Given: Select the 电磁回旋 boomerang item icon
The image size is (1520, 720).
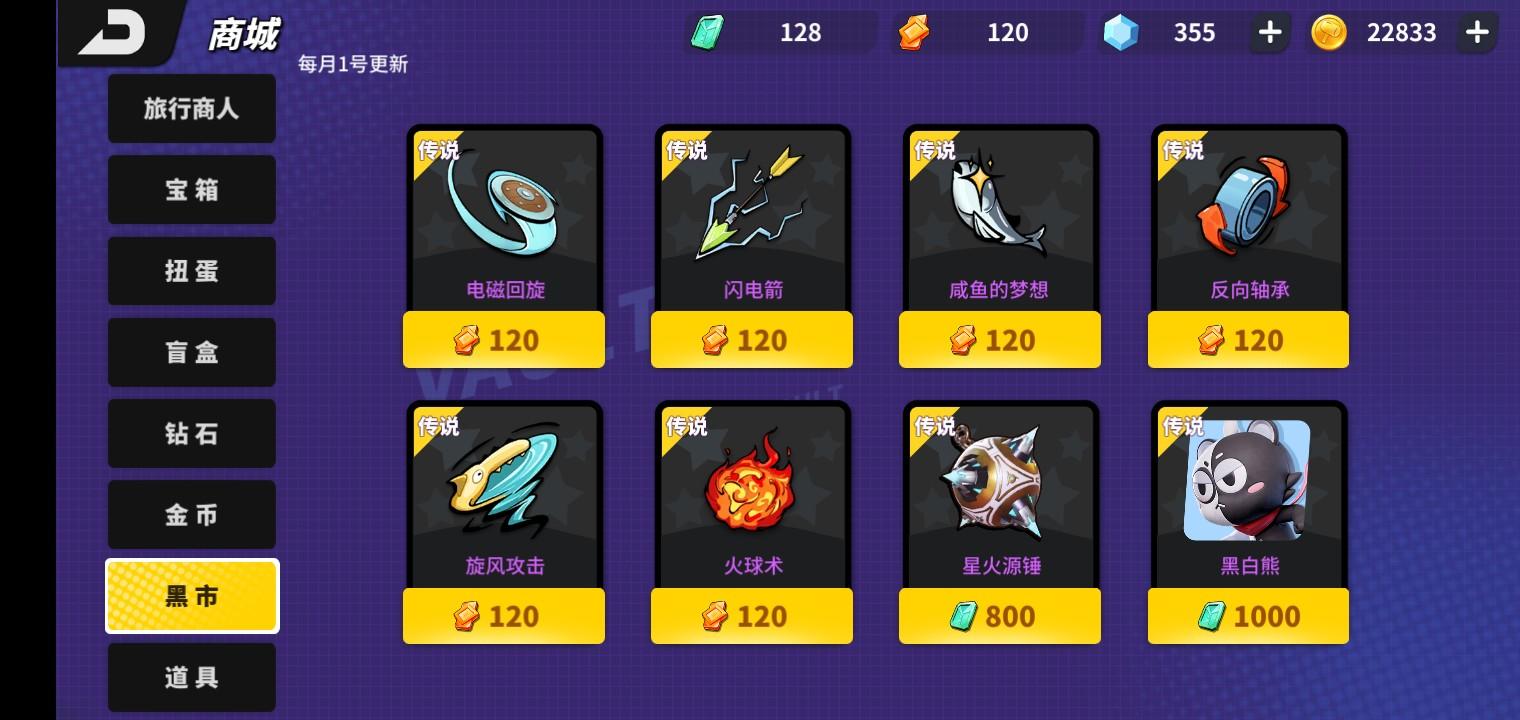Looking at the screenshot, I should (504, 212).
